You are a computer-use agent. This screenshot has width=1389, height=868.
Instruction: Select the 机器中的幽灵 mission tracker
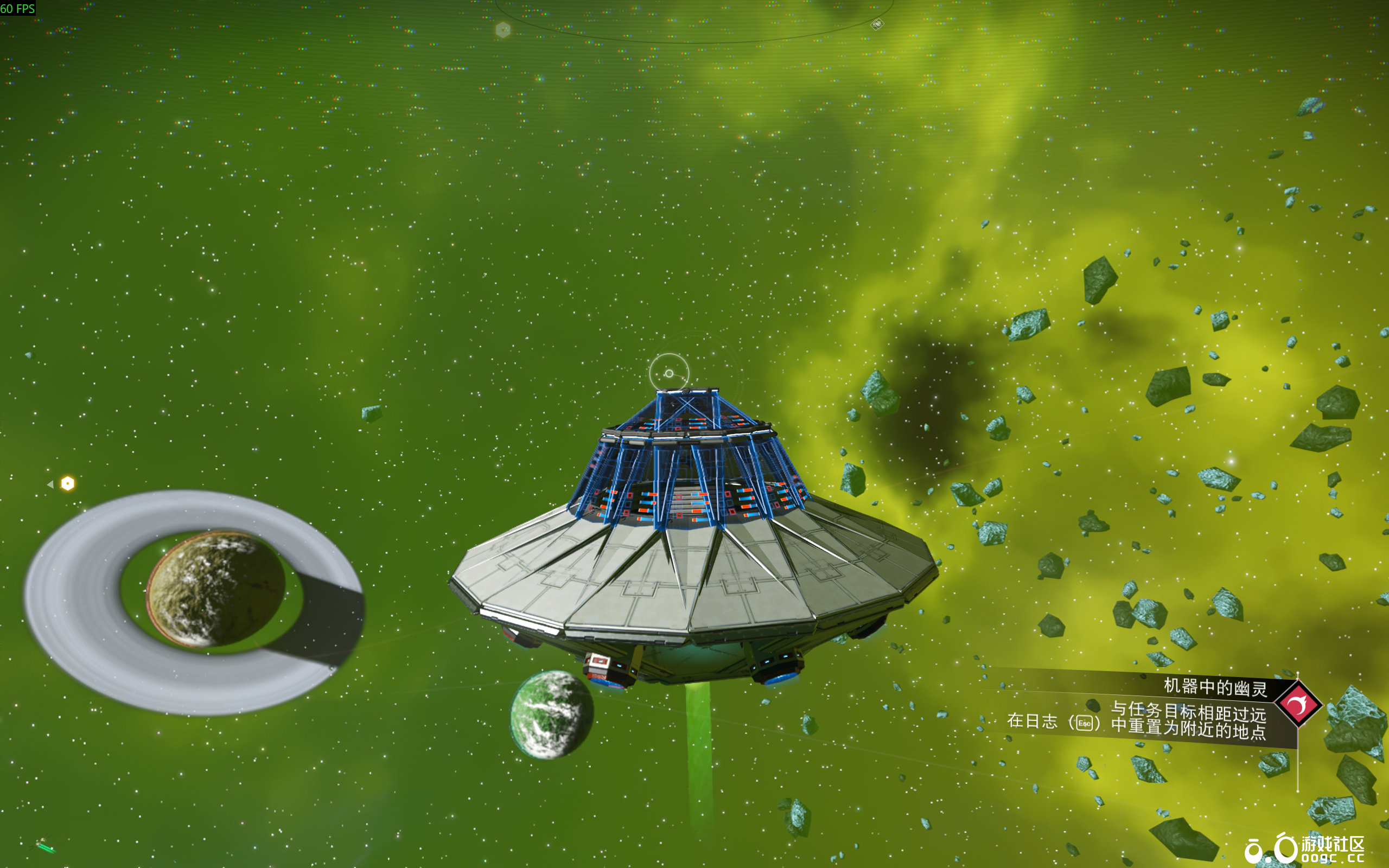tap(1214, 687)
